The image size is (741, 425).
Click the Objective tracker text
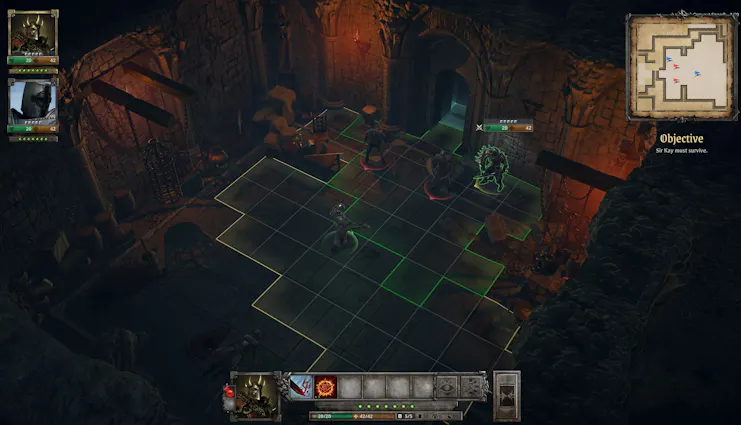point(679,139)
